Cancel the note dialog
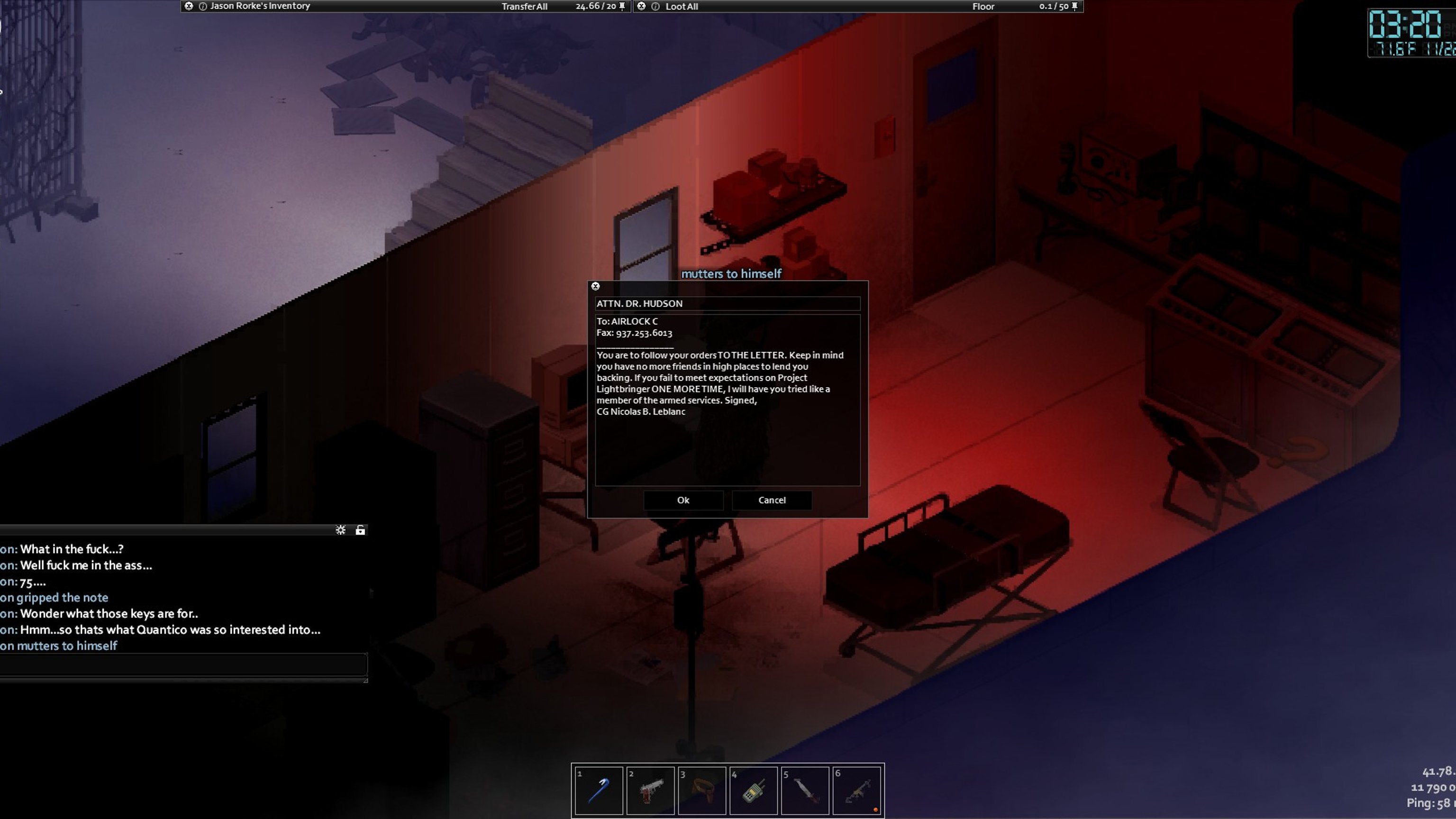The height and width of the screenshot is (819, 1456). click(772, 500)
